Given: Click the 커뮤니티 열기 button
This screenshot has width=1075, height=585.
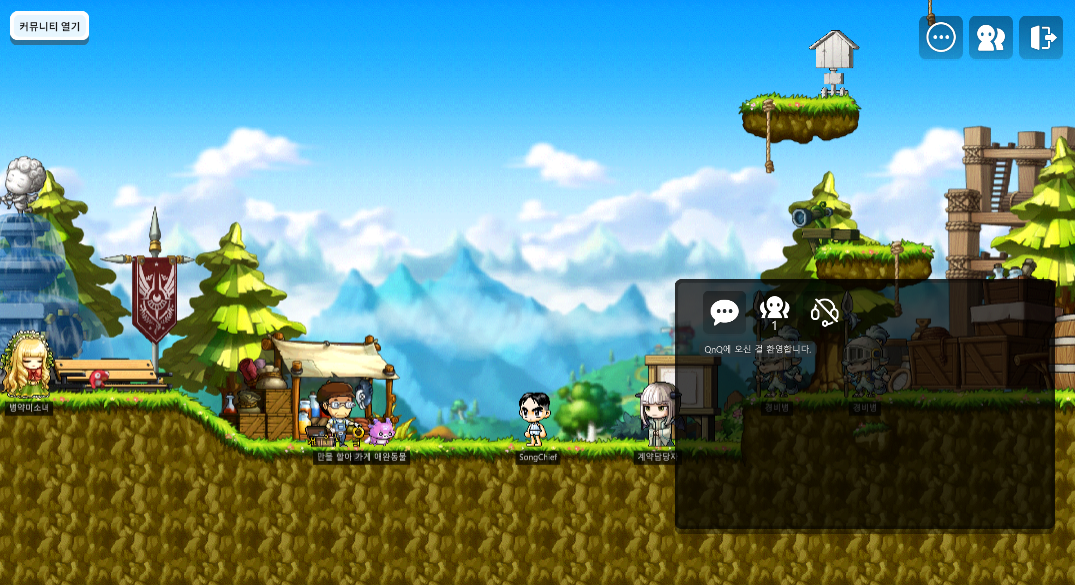Looking at the screenshot, I should 49,26.
